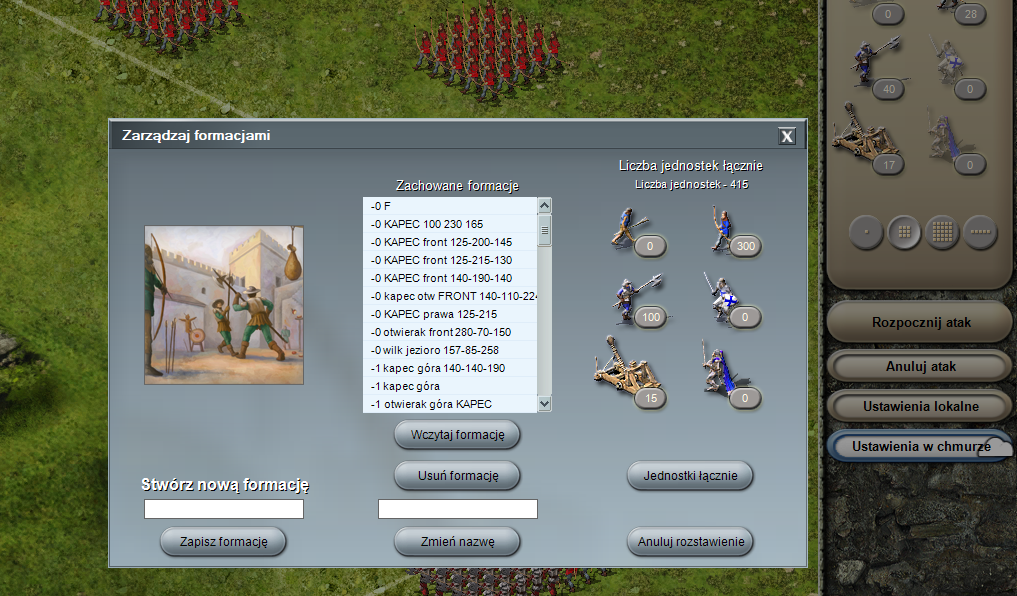Click the formation list scrollbar down arrow
The image size is (1017, 596).
[x=545, y=403]
